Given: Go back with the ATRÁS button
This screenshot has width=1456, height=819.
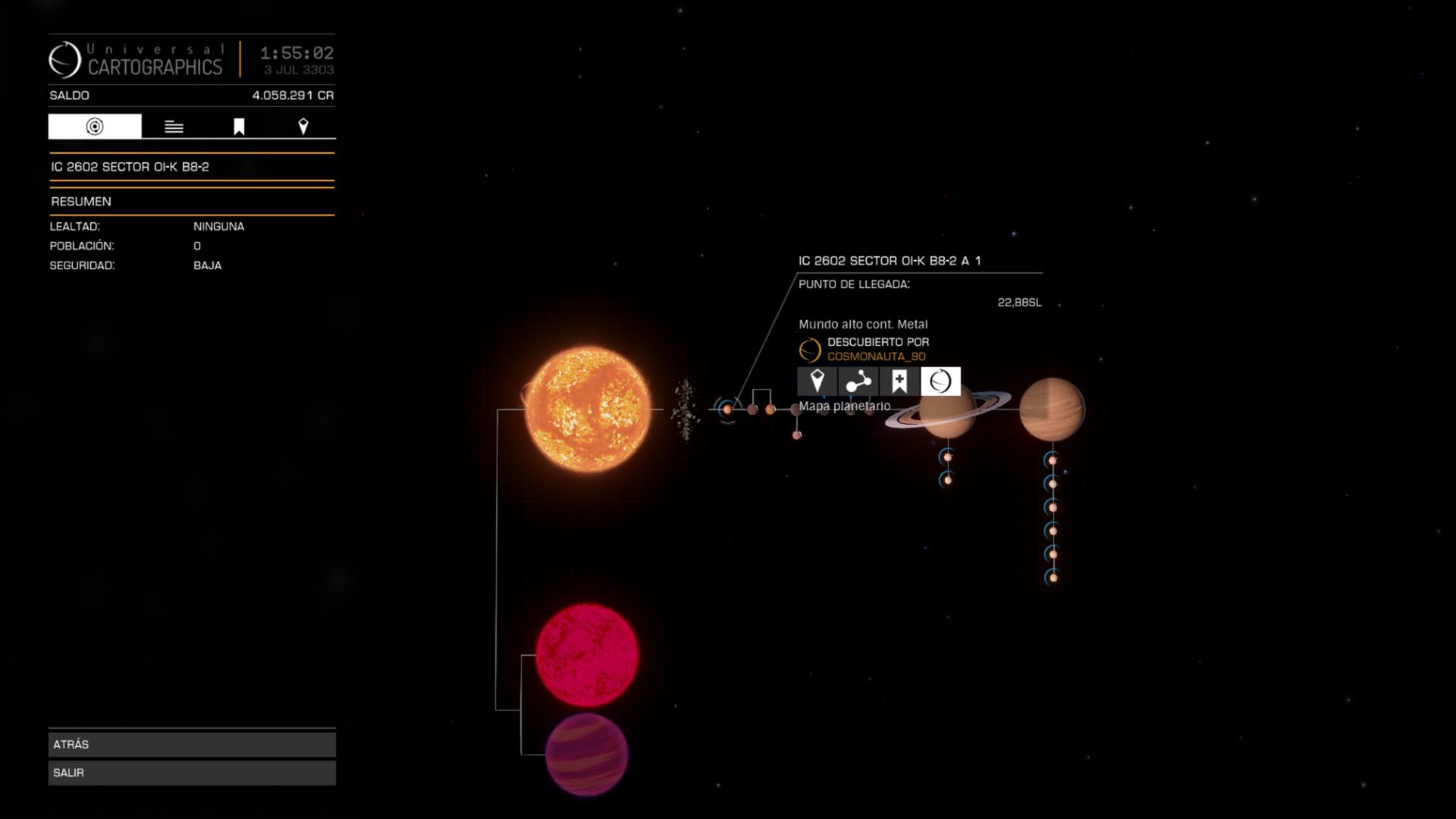Looking at the screenshot, I should (192, 744).
